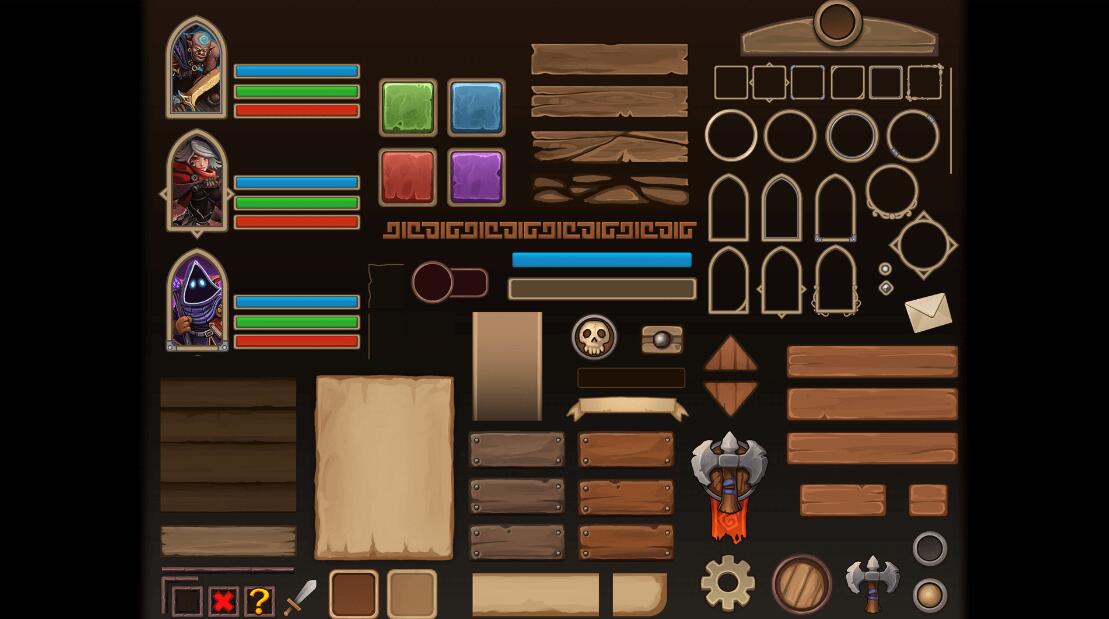
Task: Show help via the yellow question mark
Action: pos(259,601)
